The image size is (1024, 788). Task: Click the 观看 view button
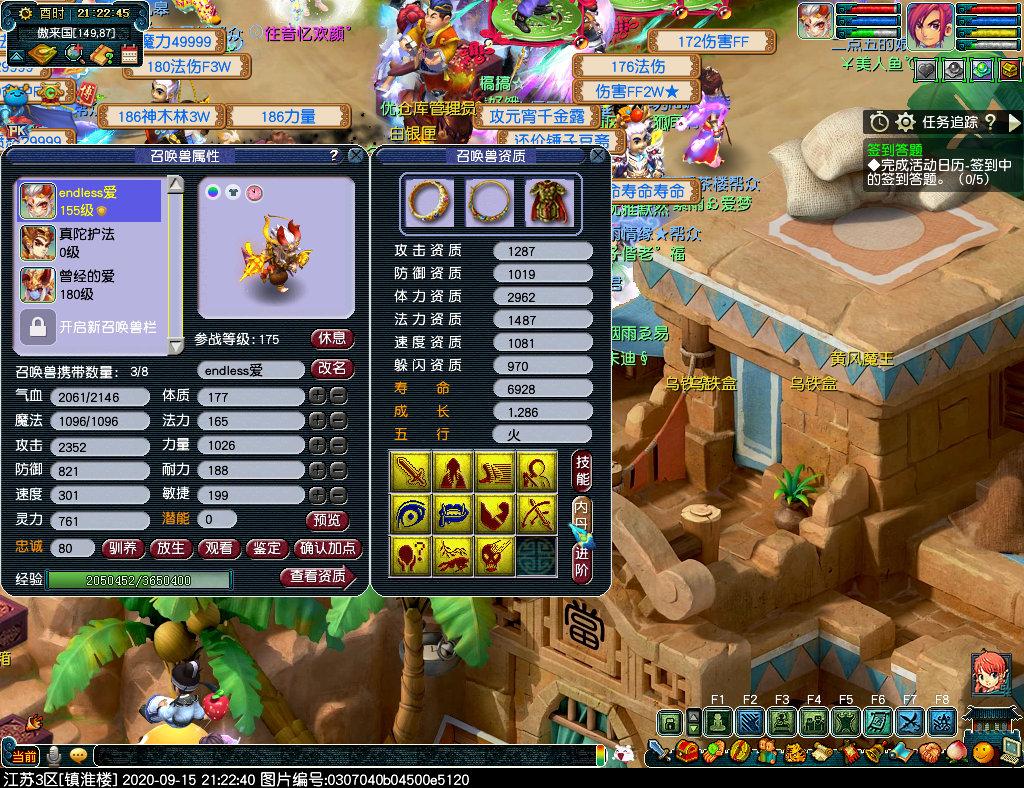[218, 548]
